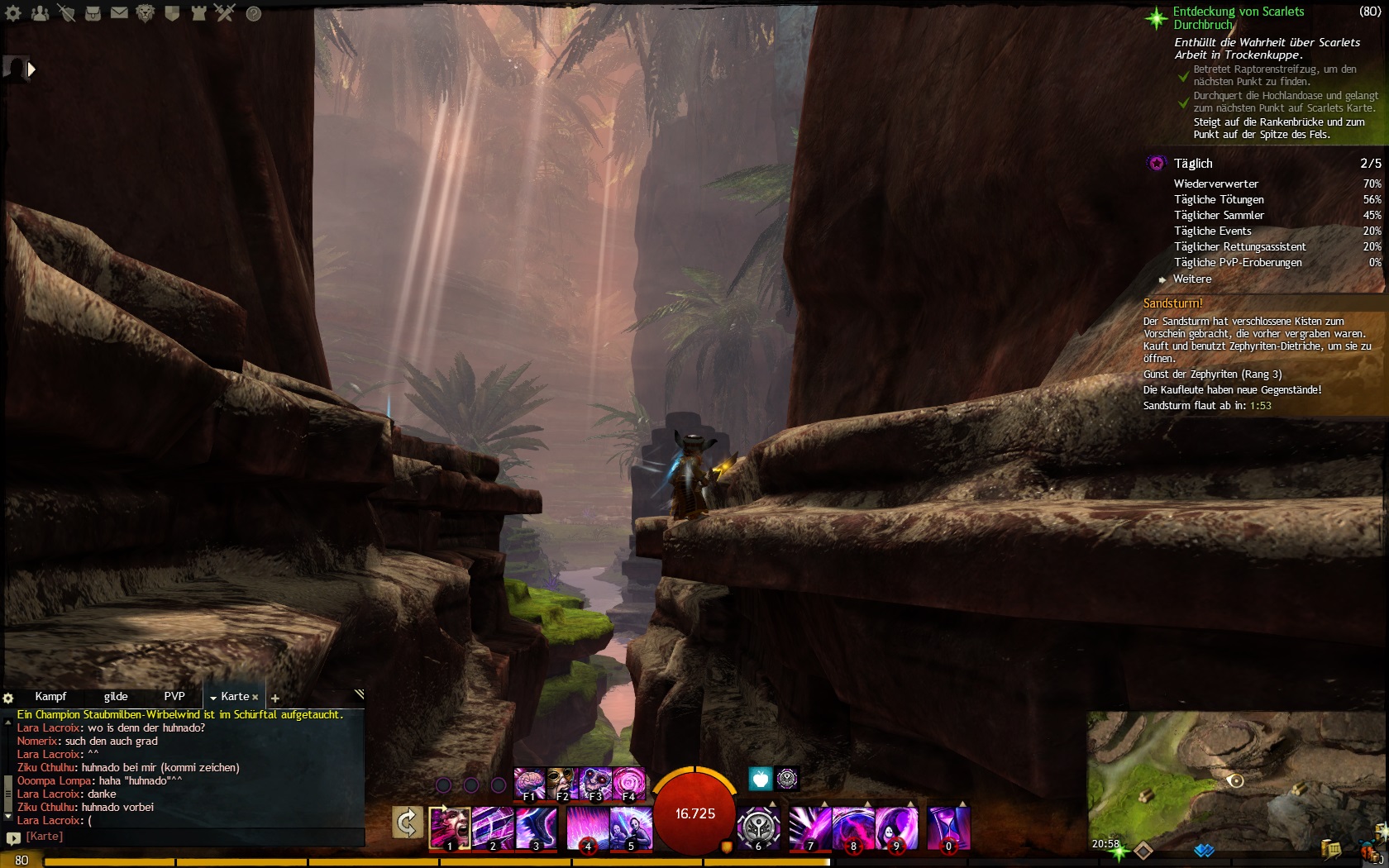This screenshot has width=1389, height=868.
Task: Open the guild shield icon
Action: 172,13
